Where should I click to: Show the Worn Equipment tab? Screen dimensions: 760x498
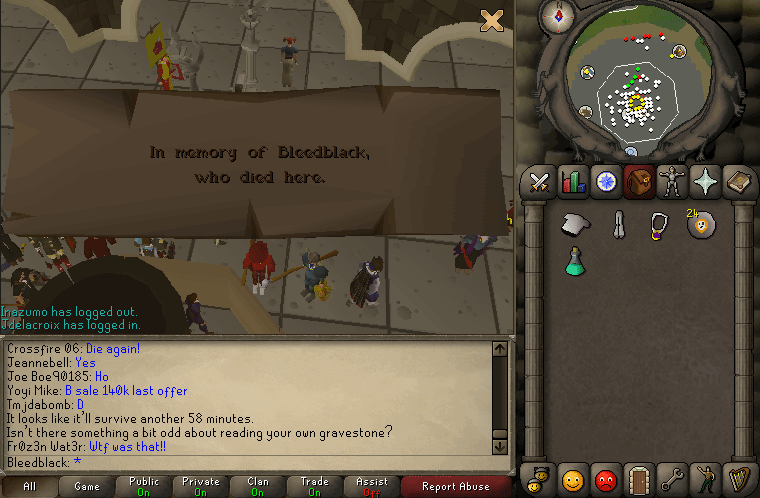tap(672, 182)
